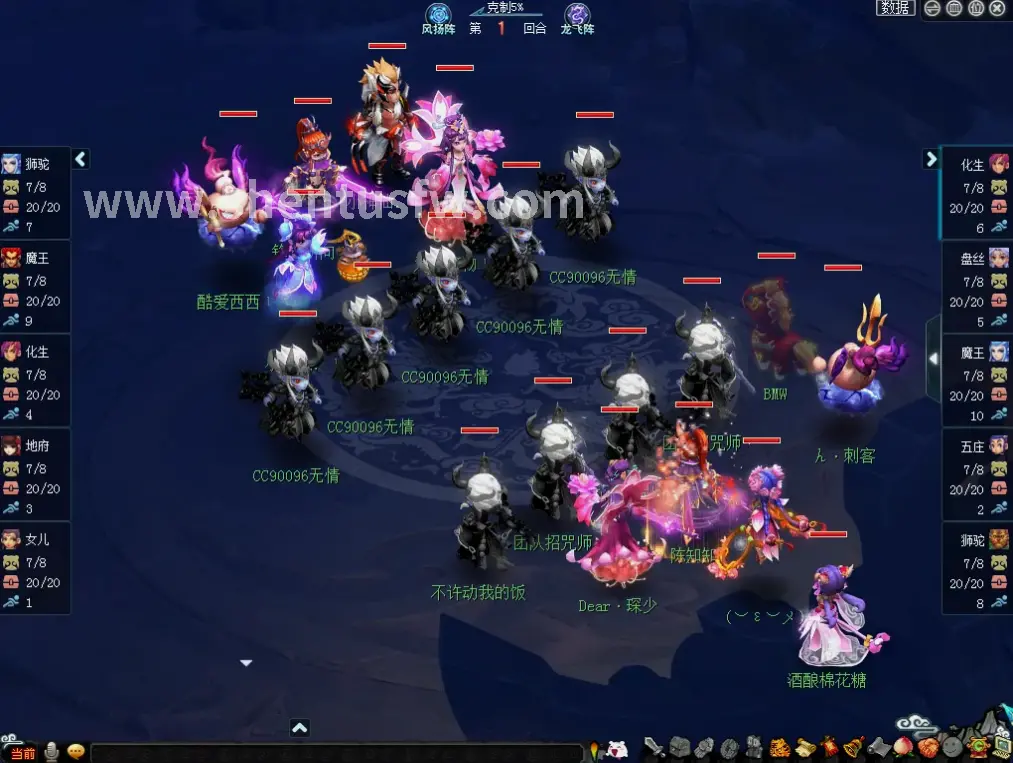Open the chat emoji speech bubble

(x=75, y=752)
